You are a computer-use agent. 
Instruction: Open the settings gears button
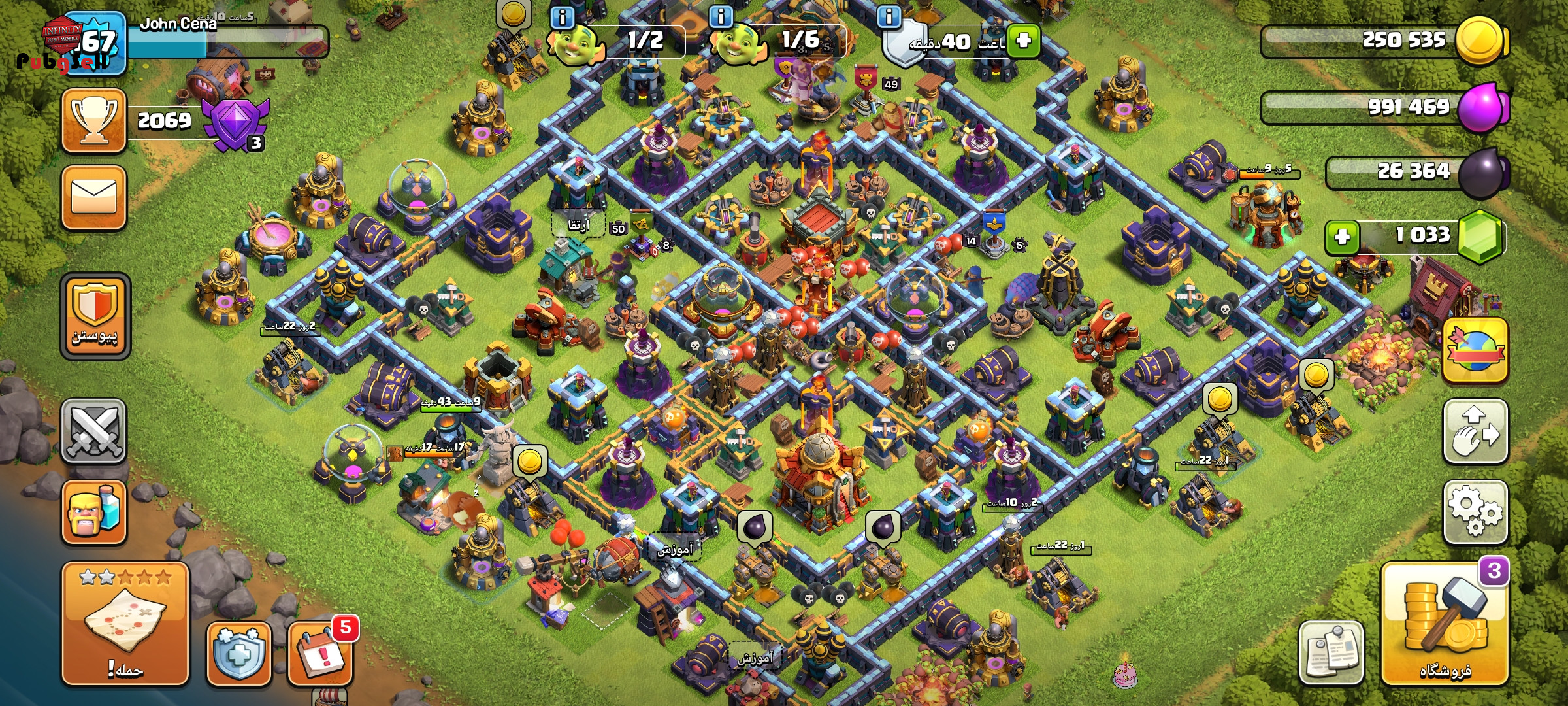1475,513
